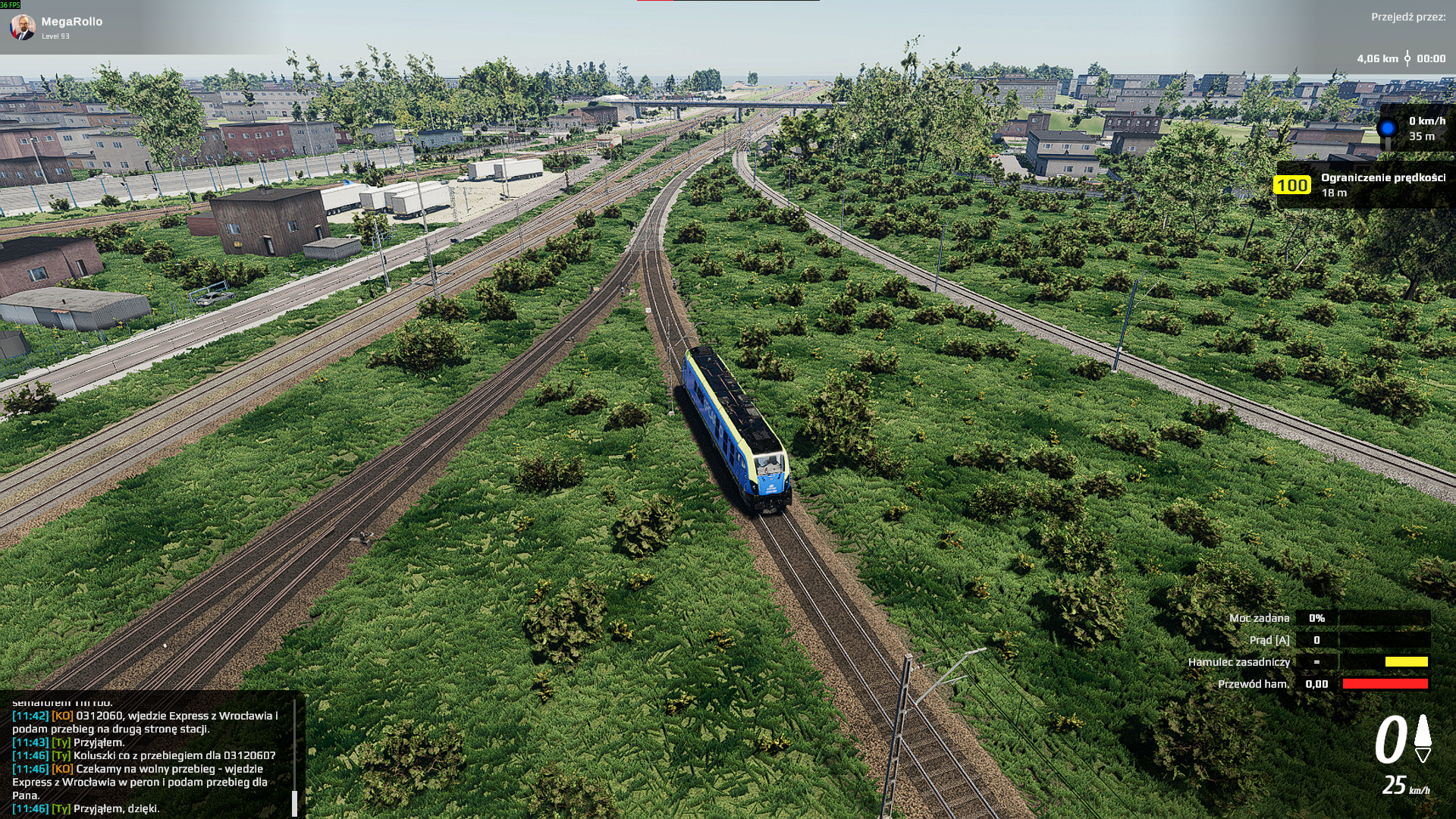
Task: Click the chat log scrollbar
Action: click(294, 802)
